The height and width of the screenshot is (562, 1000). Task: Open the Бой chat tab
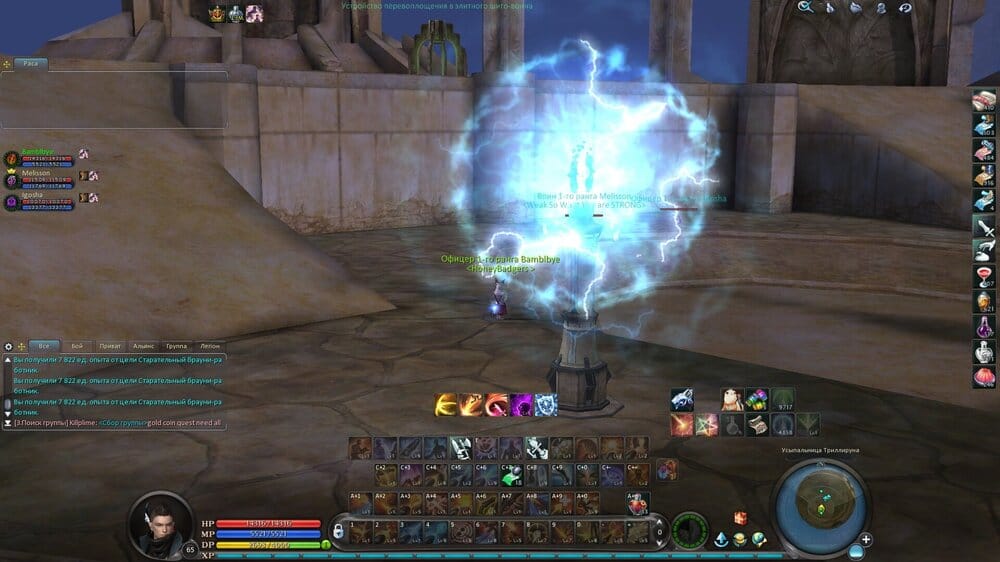tap(77, 345)
